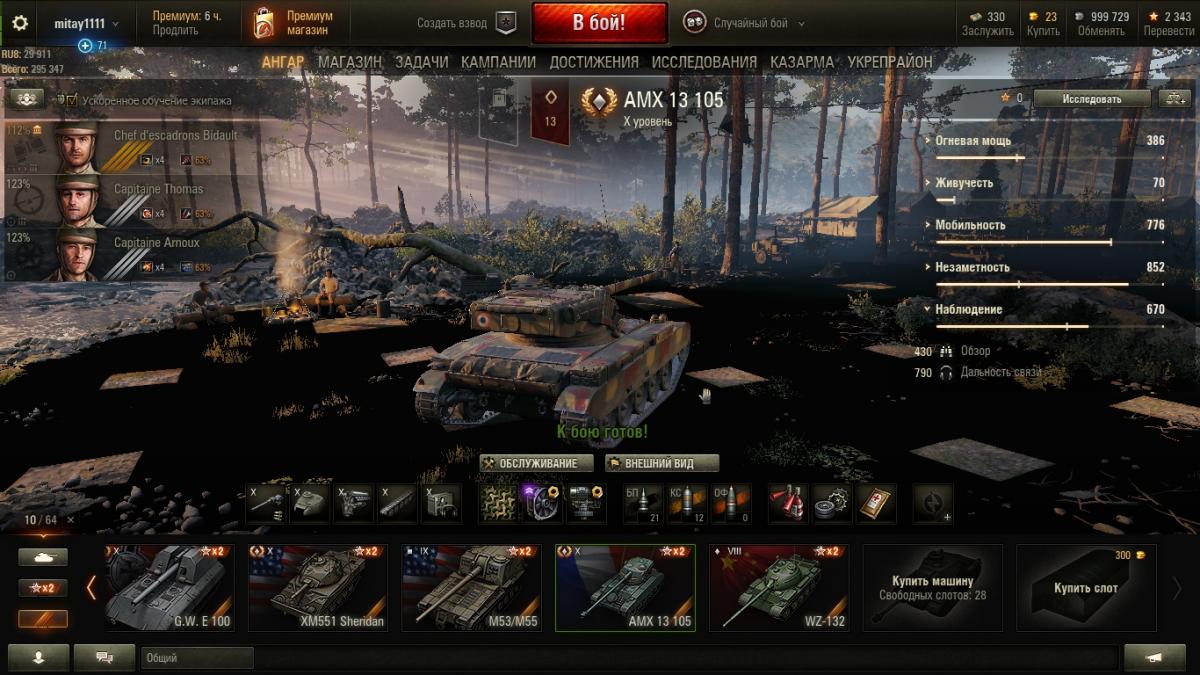
Task: Switch to the МАГАЗИН tab
Action: [x=349, y=62]
